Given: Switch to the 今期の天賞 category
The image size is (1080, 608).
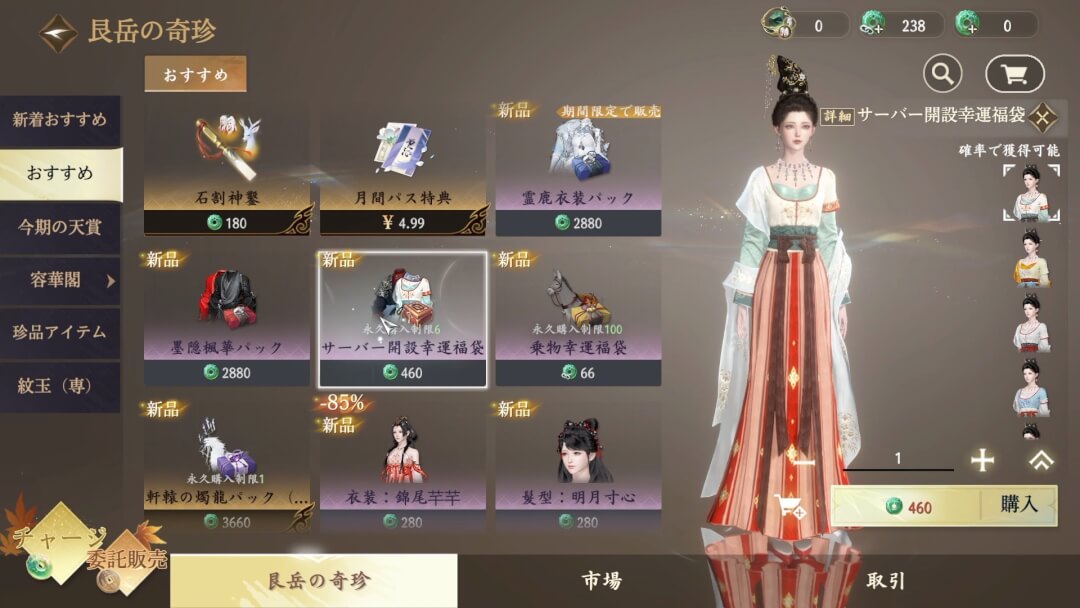Looking at the screenshot, I should coord(60,227).
